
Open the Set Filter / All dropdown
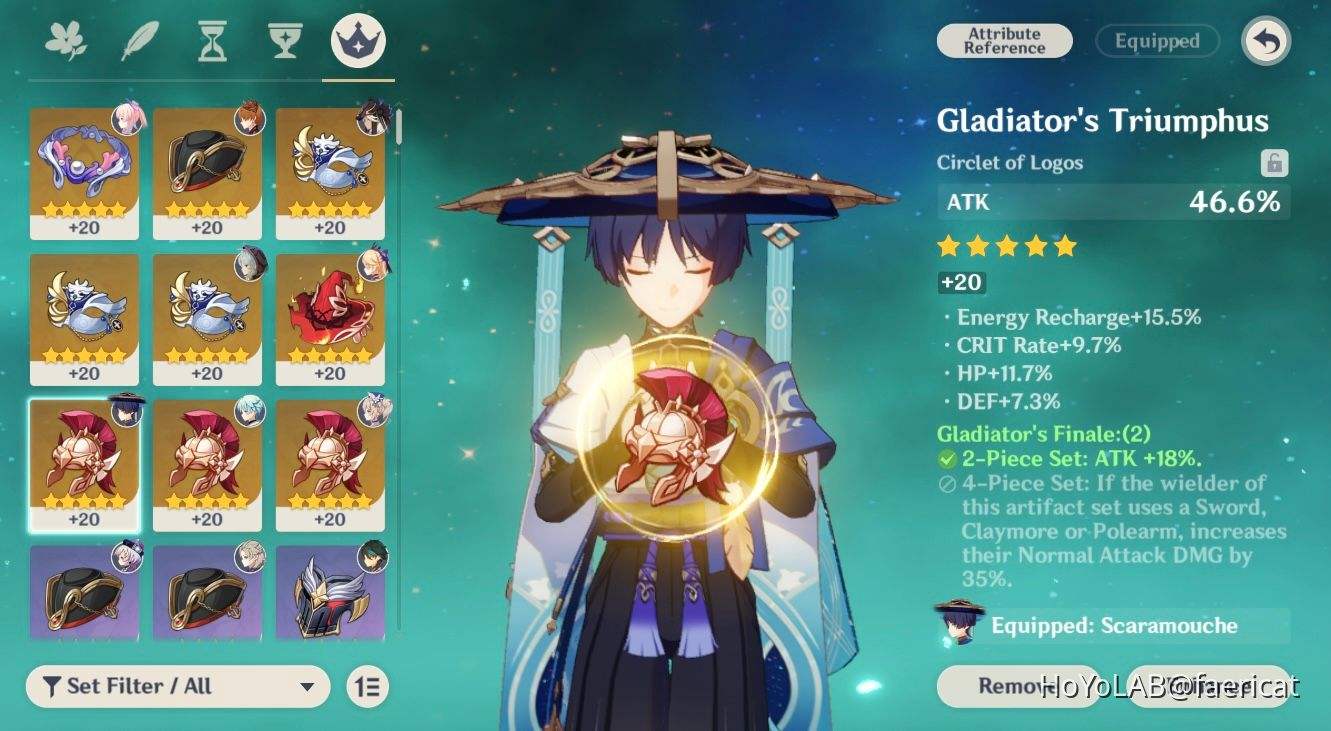click(x=178, y=686)
